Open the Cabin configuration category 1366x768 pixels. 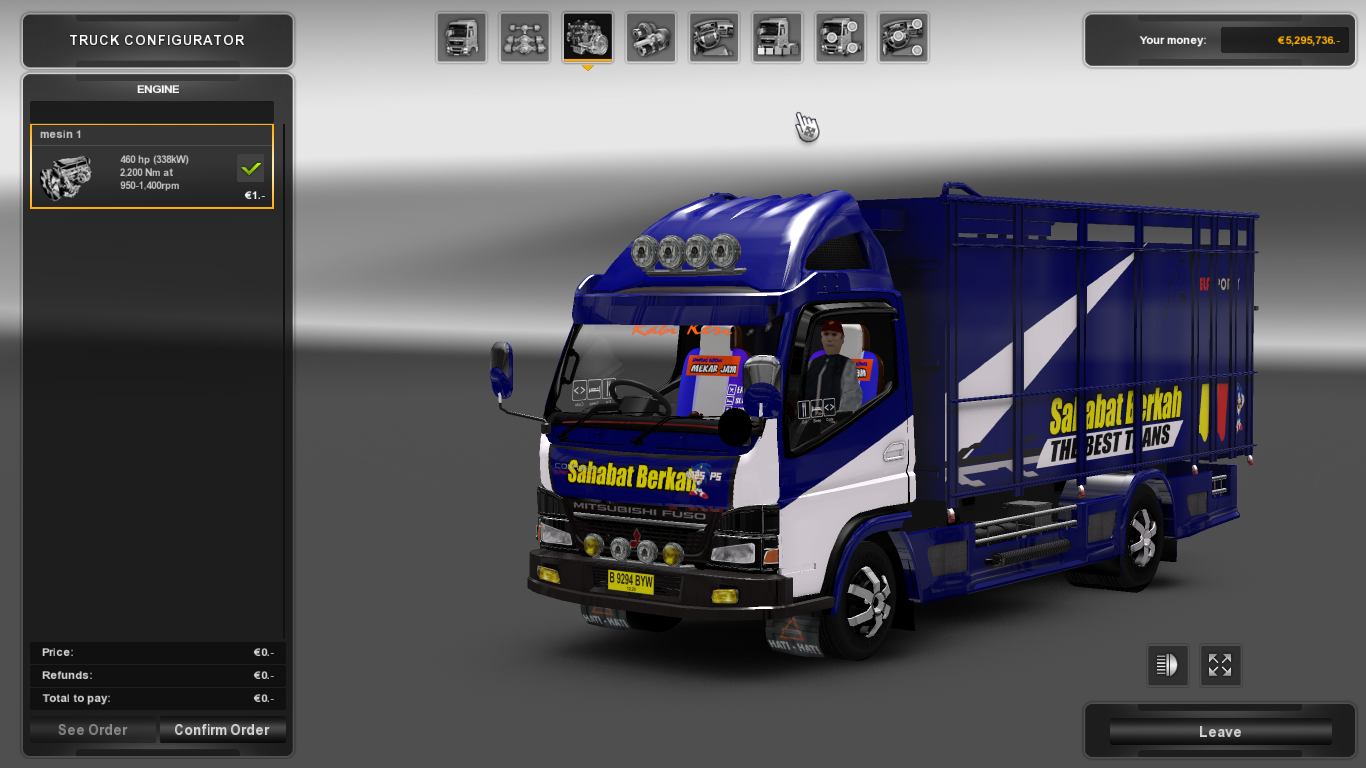click(461, 37)
